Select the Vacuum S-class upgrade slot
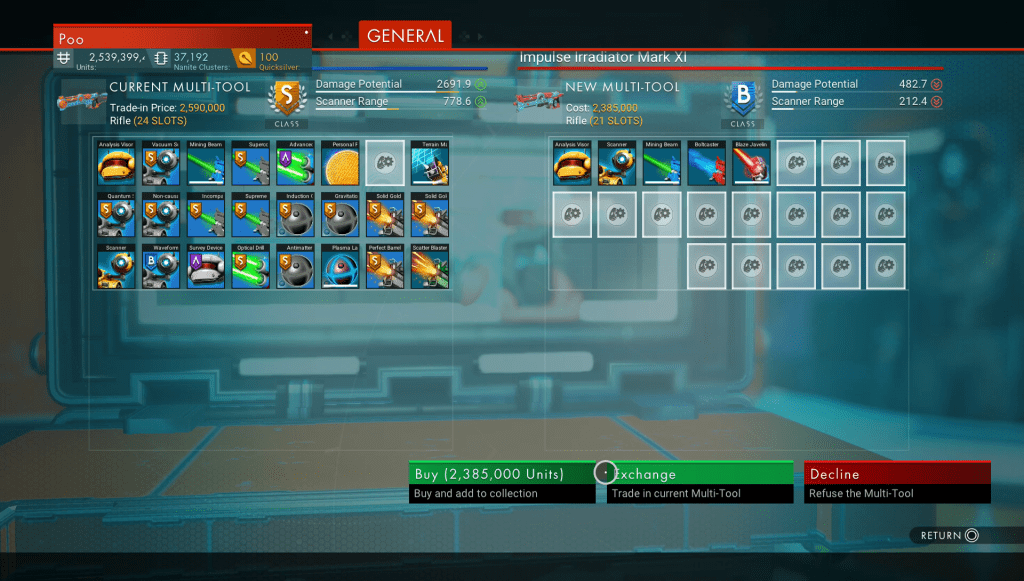The width and height of the screenshot is (1024, 581). coord(160,162)
